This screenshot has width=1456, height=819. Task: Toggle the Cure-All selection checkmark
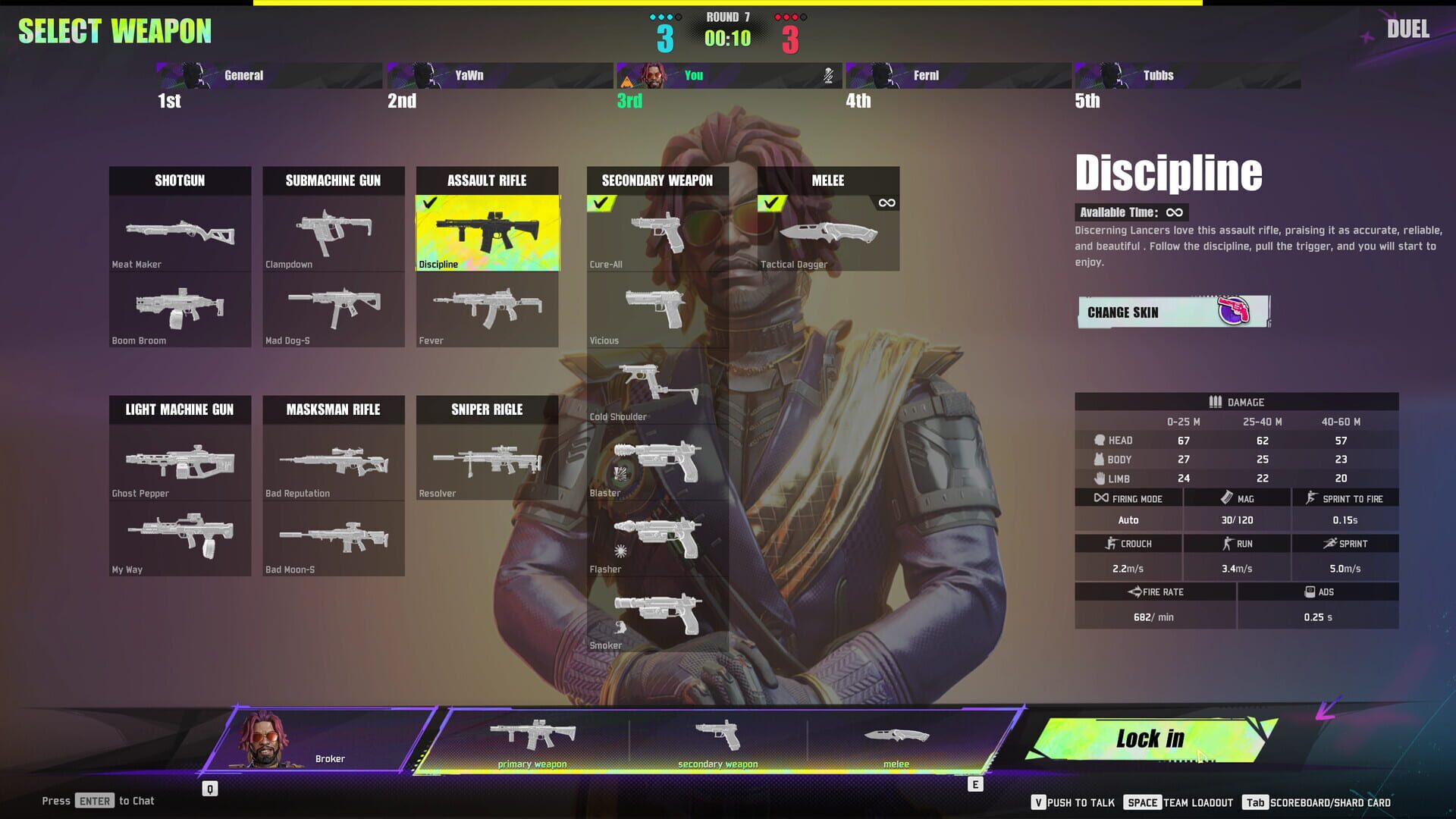click(603, 202)
